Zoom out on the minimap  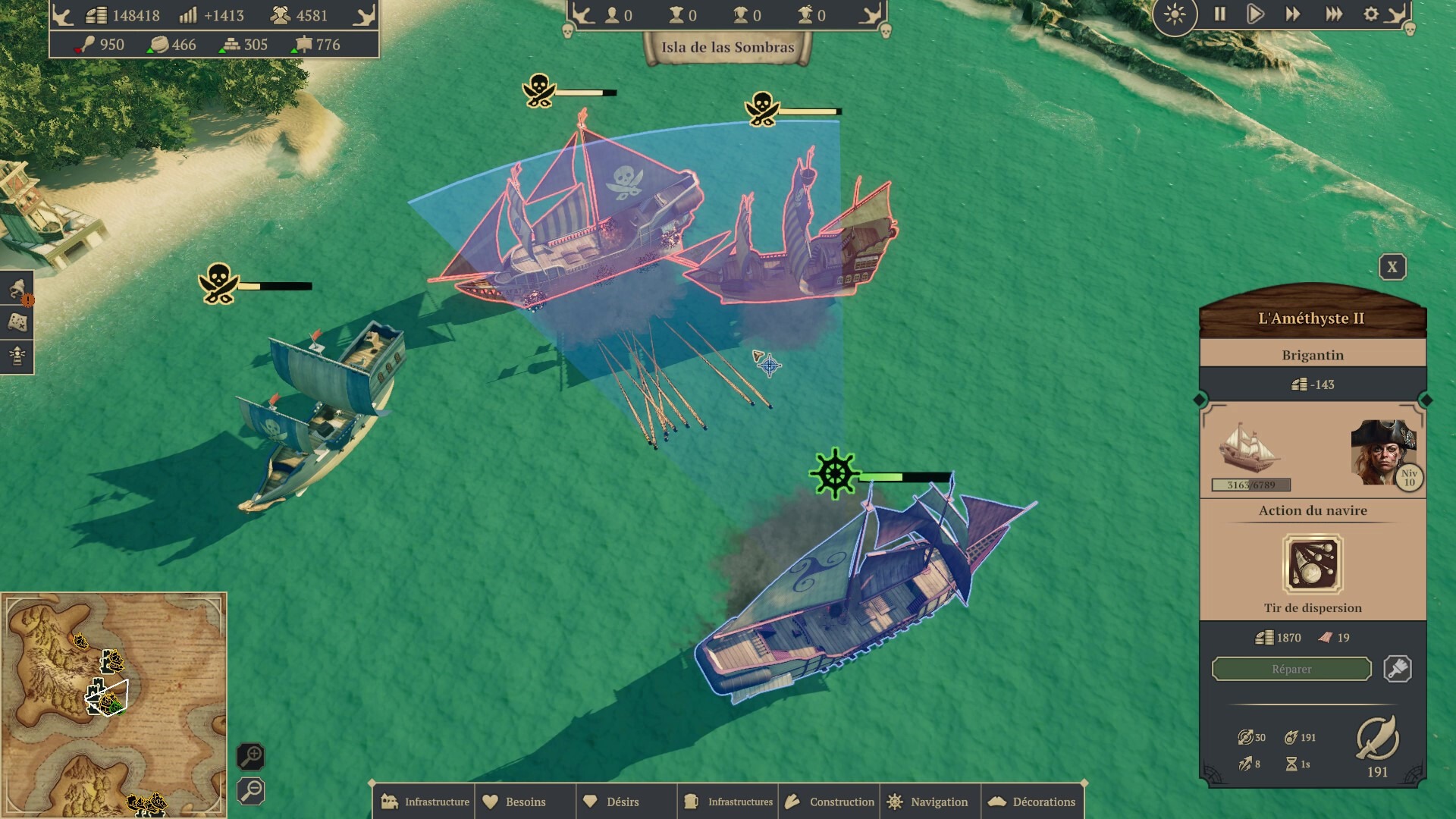coord(251,791)
